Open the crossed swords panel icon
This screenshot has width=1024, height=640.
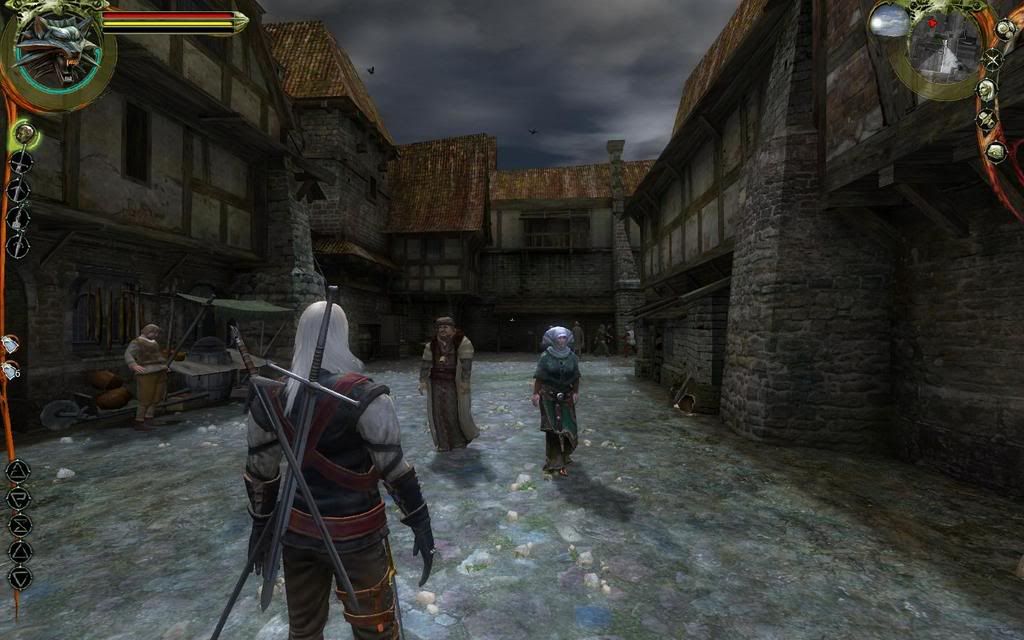(991, 59)
